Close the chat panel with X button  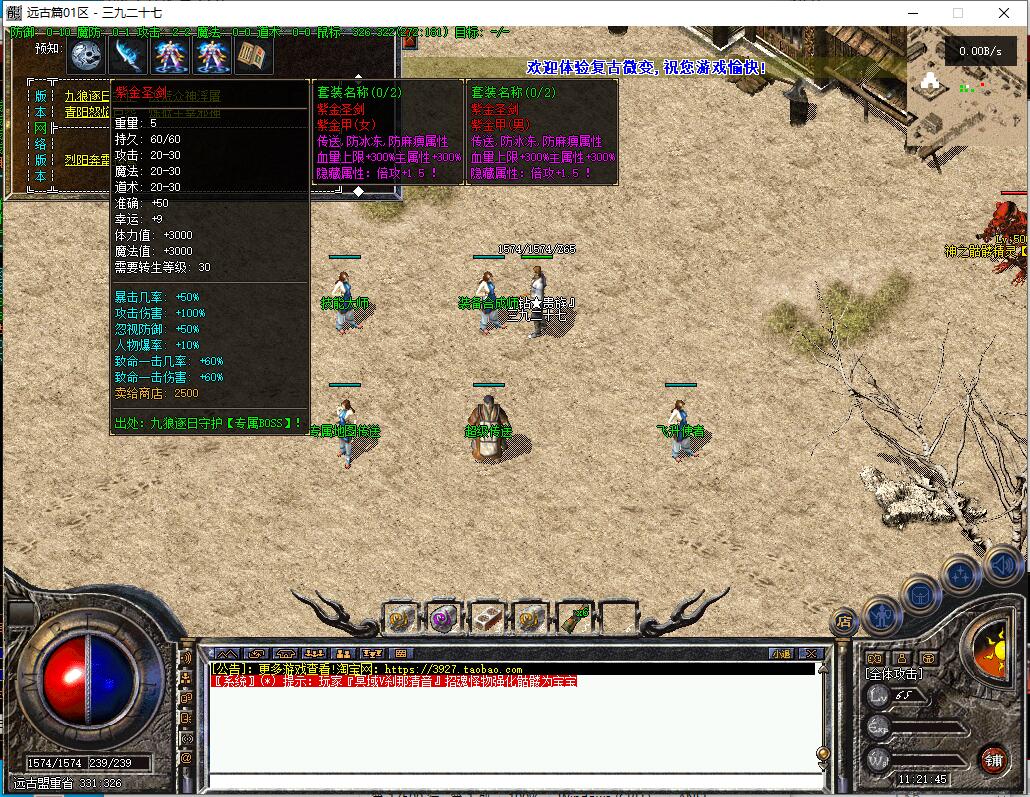pyautogui.click(x=812, y=654)
